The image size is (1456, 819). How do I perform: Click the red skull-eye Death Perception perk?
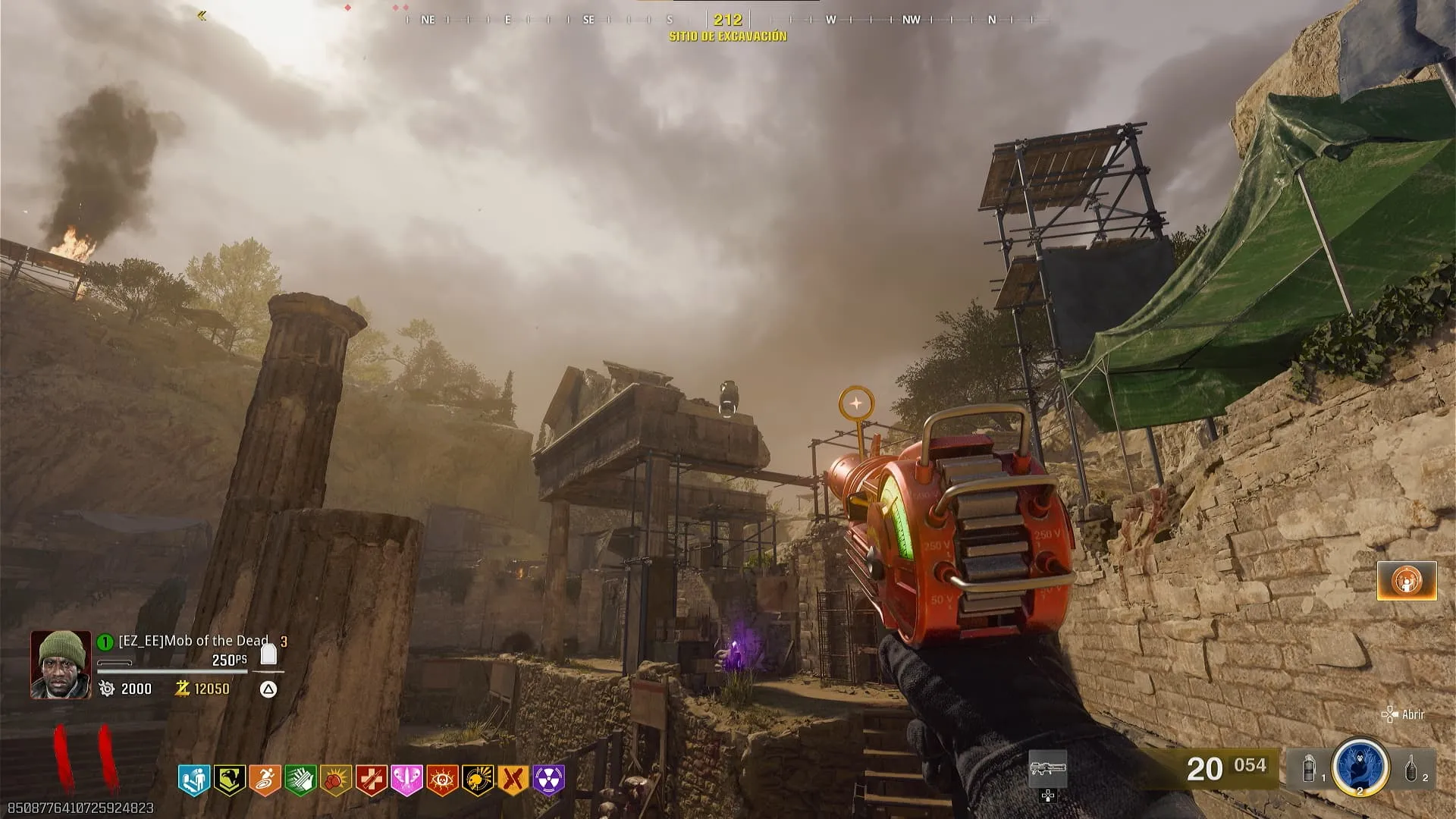click(x=443, y=780)
